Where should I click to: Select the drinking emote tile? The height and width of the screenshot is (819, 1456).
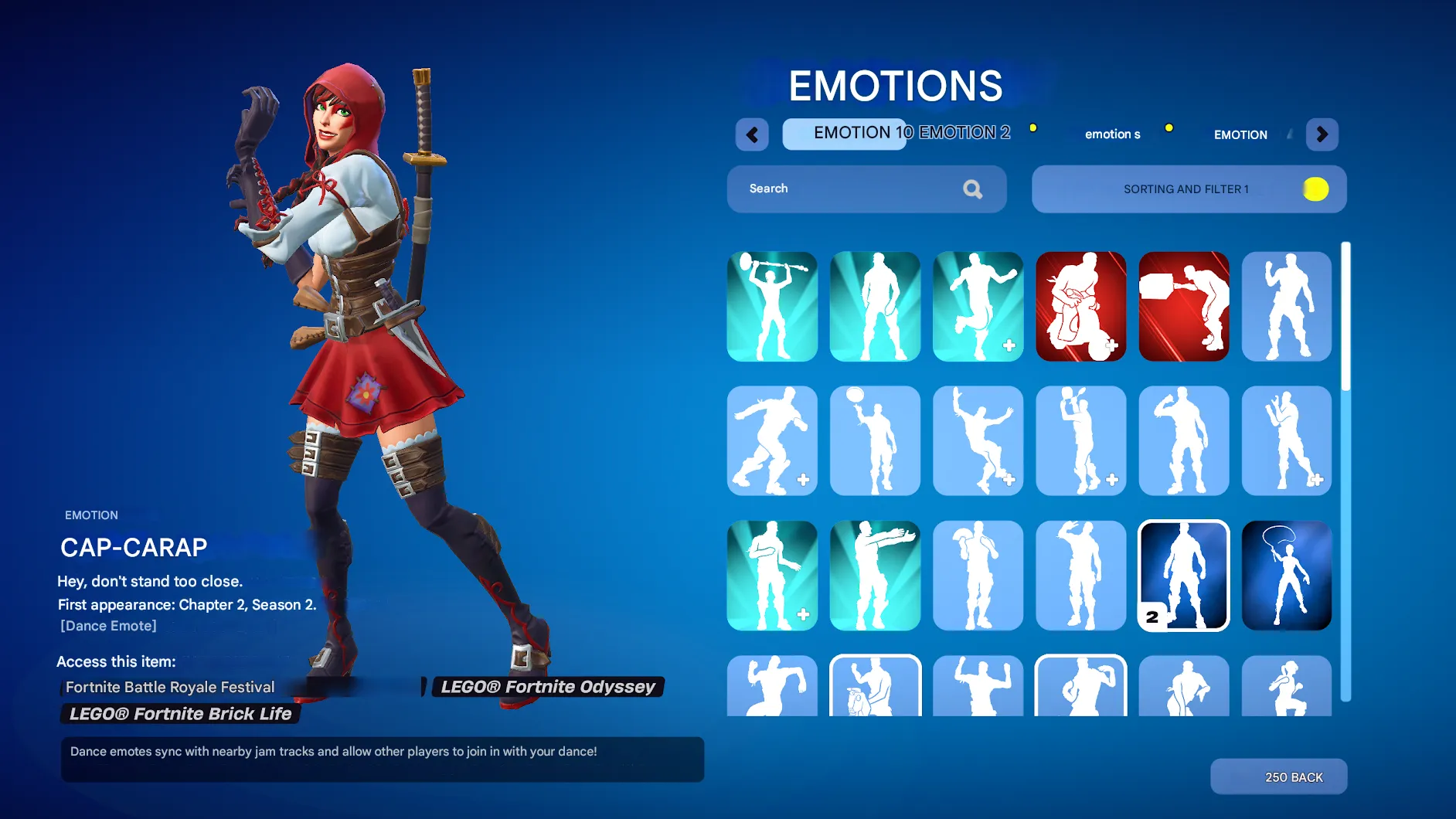(1183, 440)
